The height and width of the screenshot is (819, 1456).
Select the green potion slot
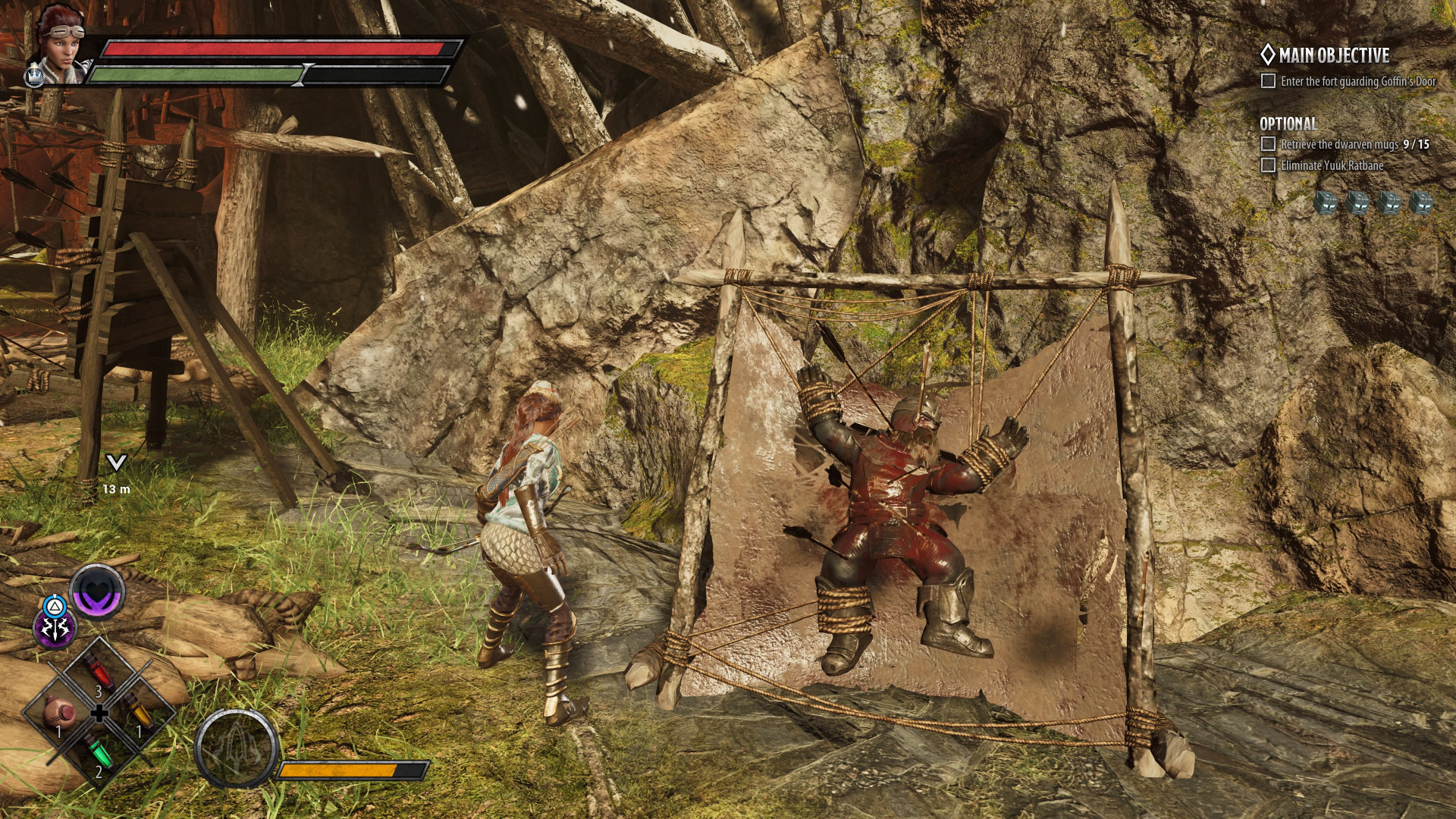pos(99,752)
